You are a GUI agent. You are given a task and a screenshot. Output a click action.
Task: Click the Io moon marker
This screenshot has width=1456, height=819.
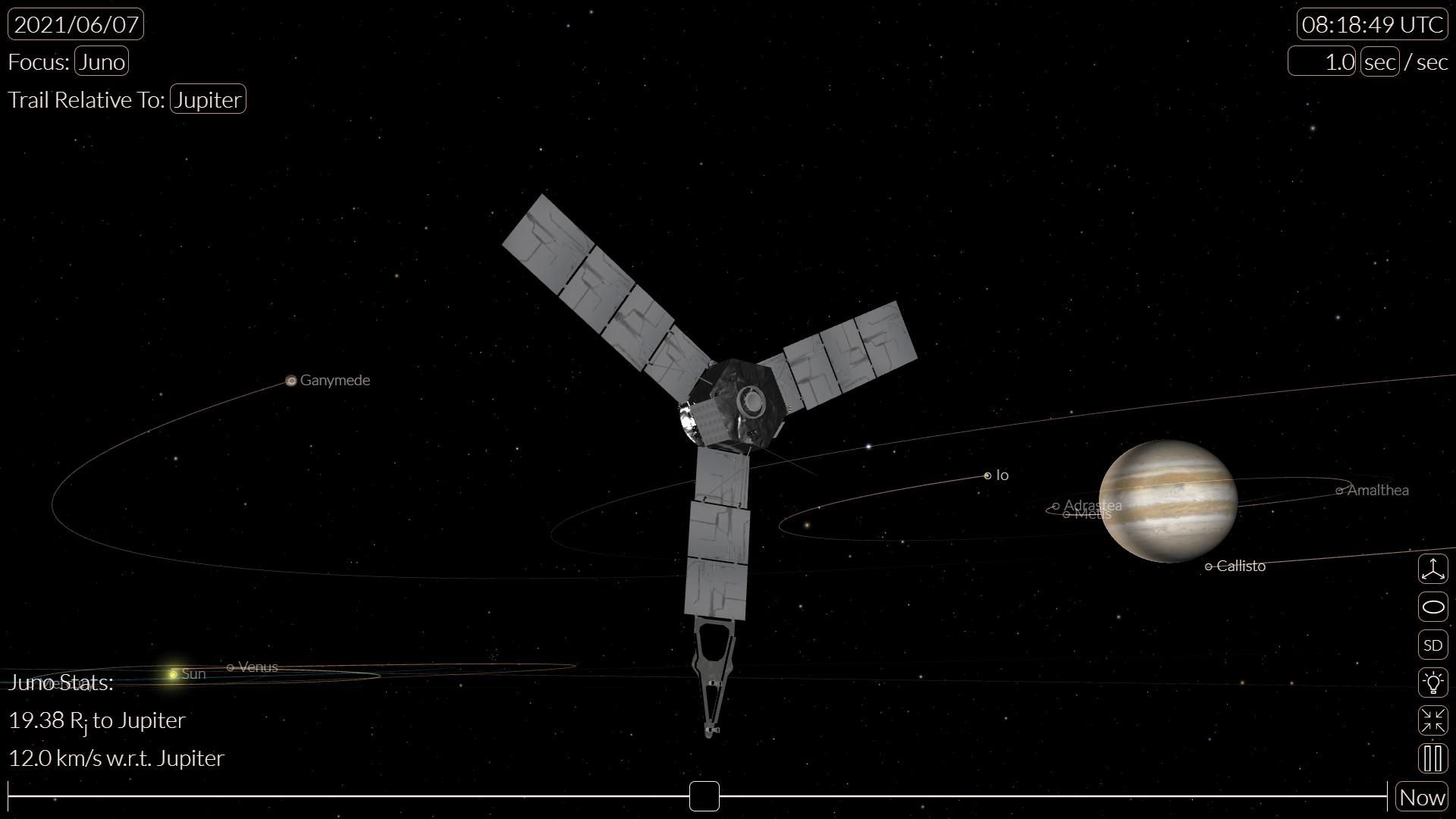pos(988,475)
